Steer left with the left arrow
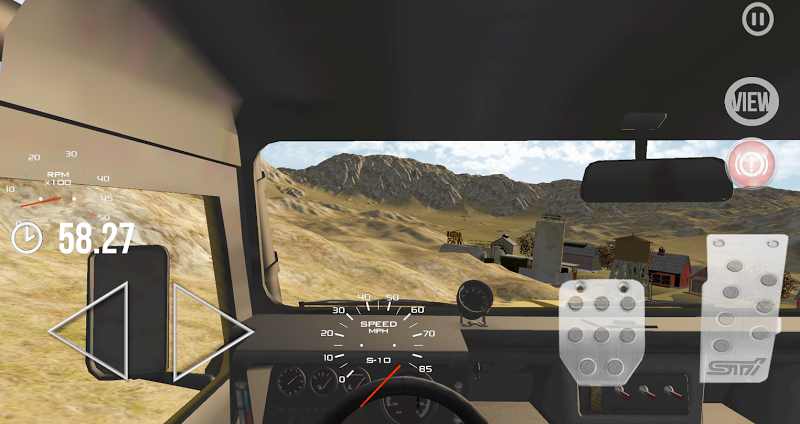Screen dimensions: 800x424 point(89,331)
